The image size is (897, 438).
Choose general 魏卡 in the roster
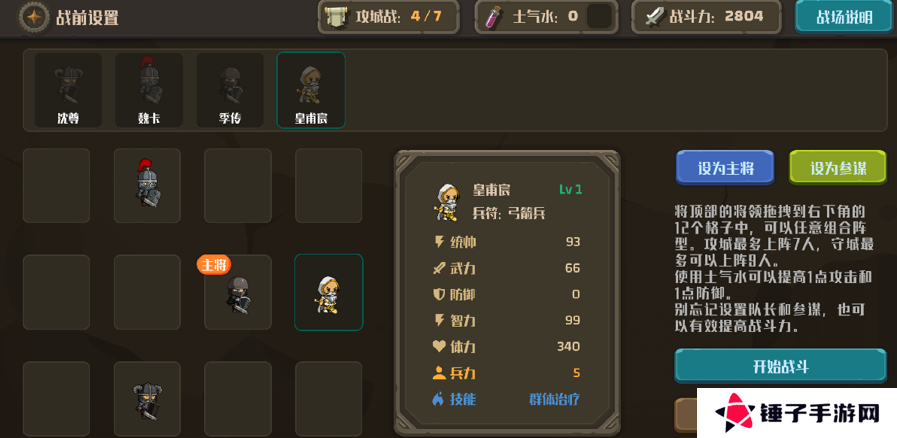tap(149, 90)
